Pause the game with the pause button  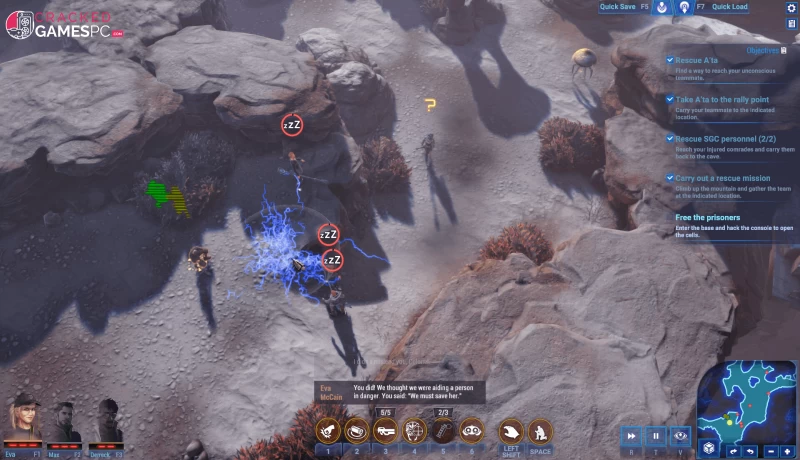(656, 436)
